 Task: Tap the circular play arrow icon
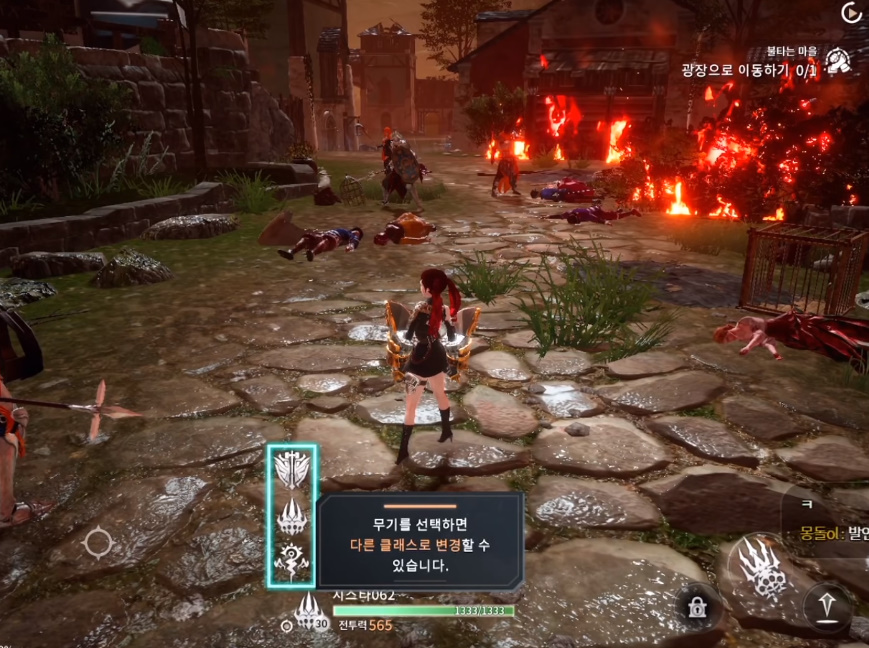851,13
